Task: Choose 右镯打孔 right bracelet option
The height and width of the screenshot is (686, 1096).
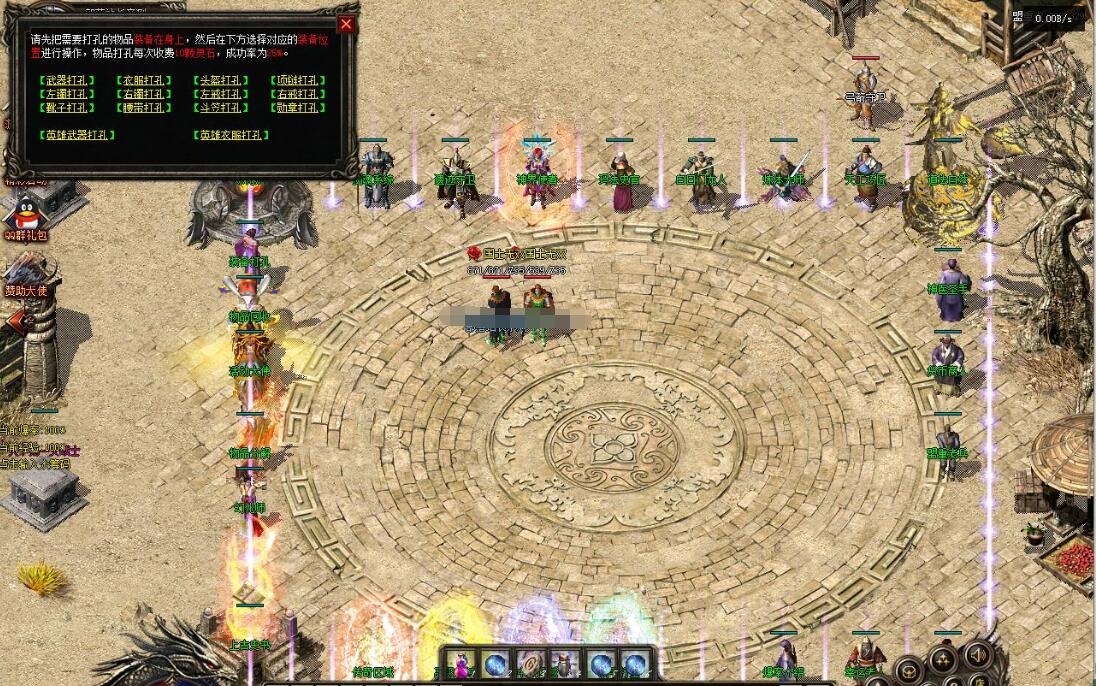Action: (141, 94)
